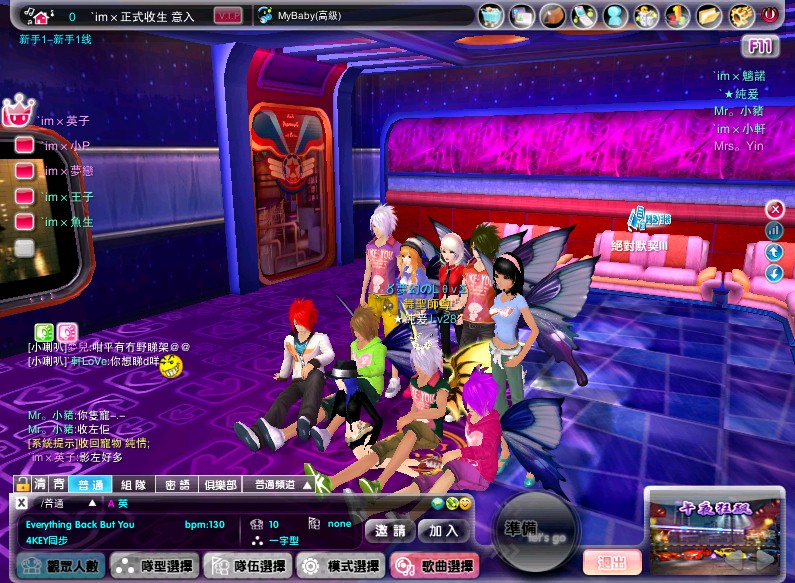The height and width of the screenshot is (583, 795).
Task: Open the blue person friends icon
Action: (615, 15)
